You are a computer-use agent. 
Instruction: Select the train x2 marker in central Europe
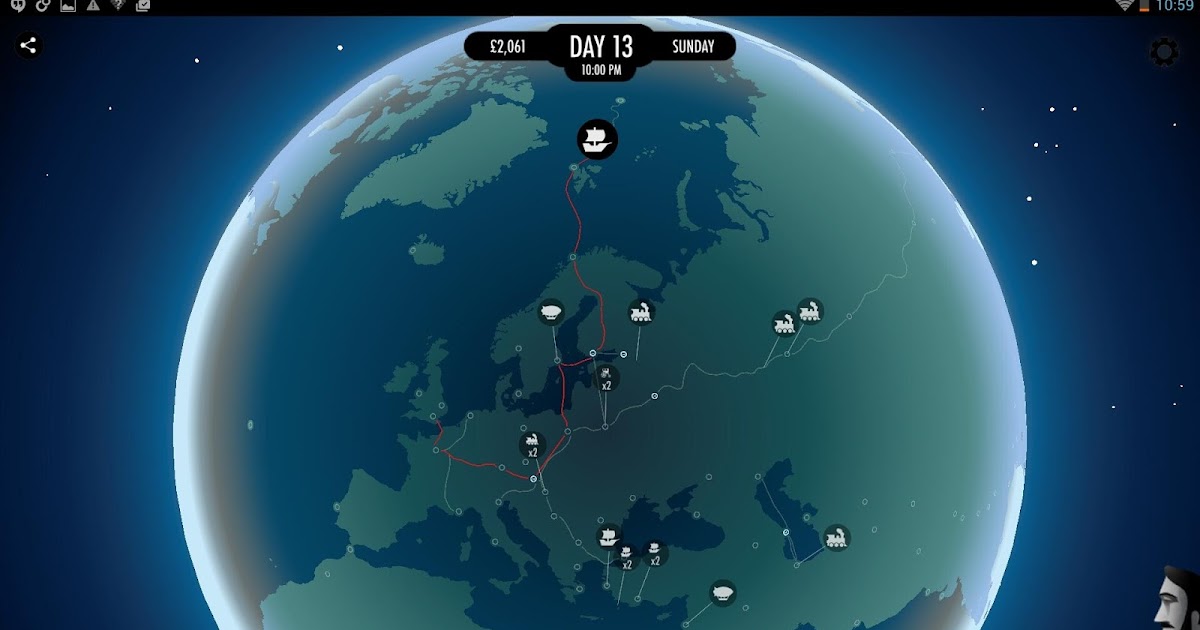point(533,445)
